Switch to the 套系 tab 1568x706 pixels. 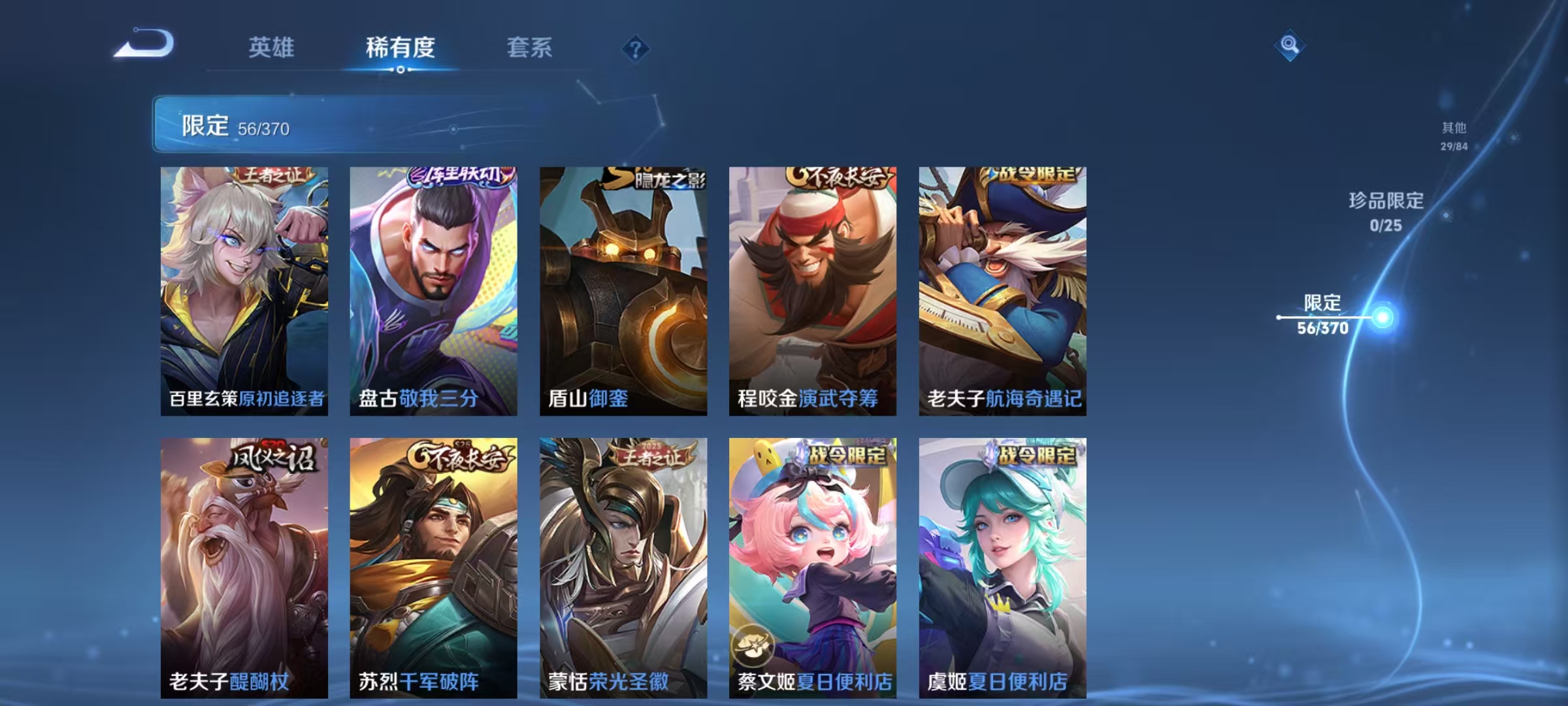(x=531, y=46)
